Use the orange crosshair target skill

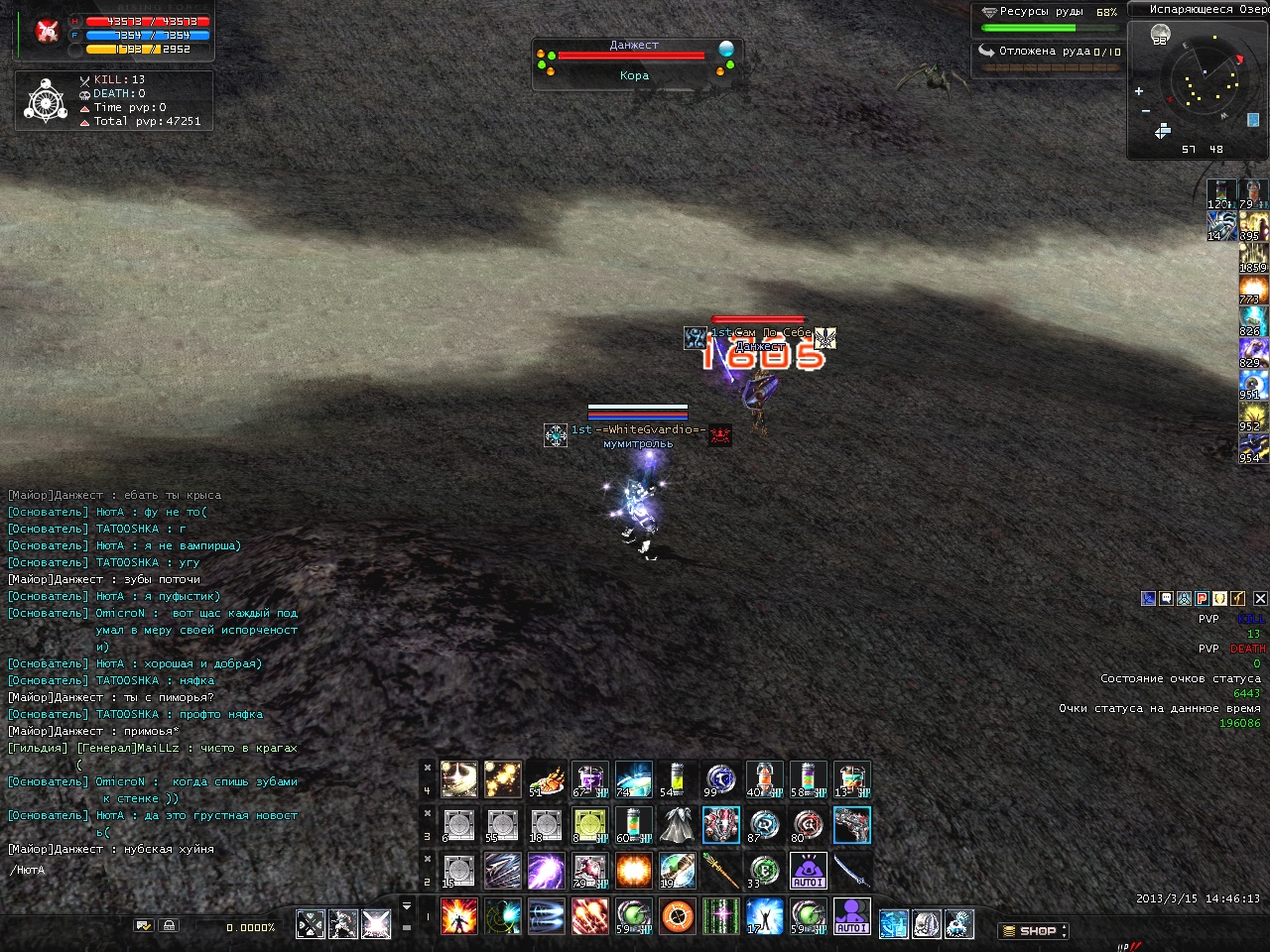678,916
